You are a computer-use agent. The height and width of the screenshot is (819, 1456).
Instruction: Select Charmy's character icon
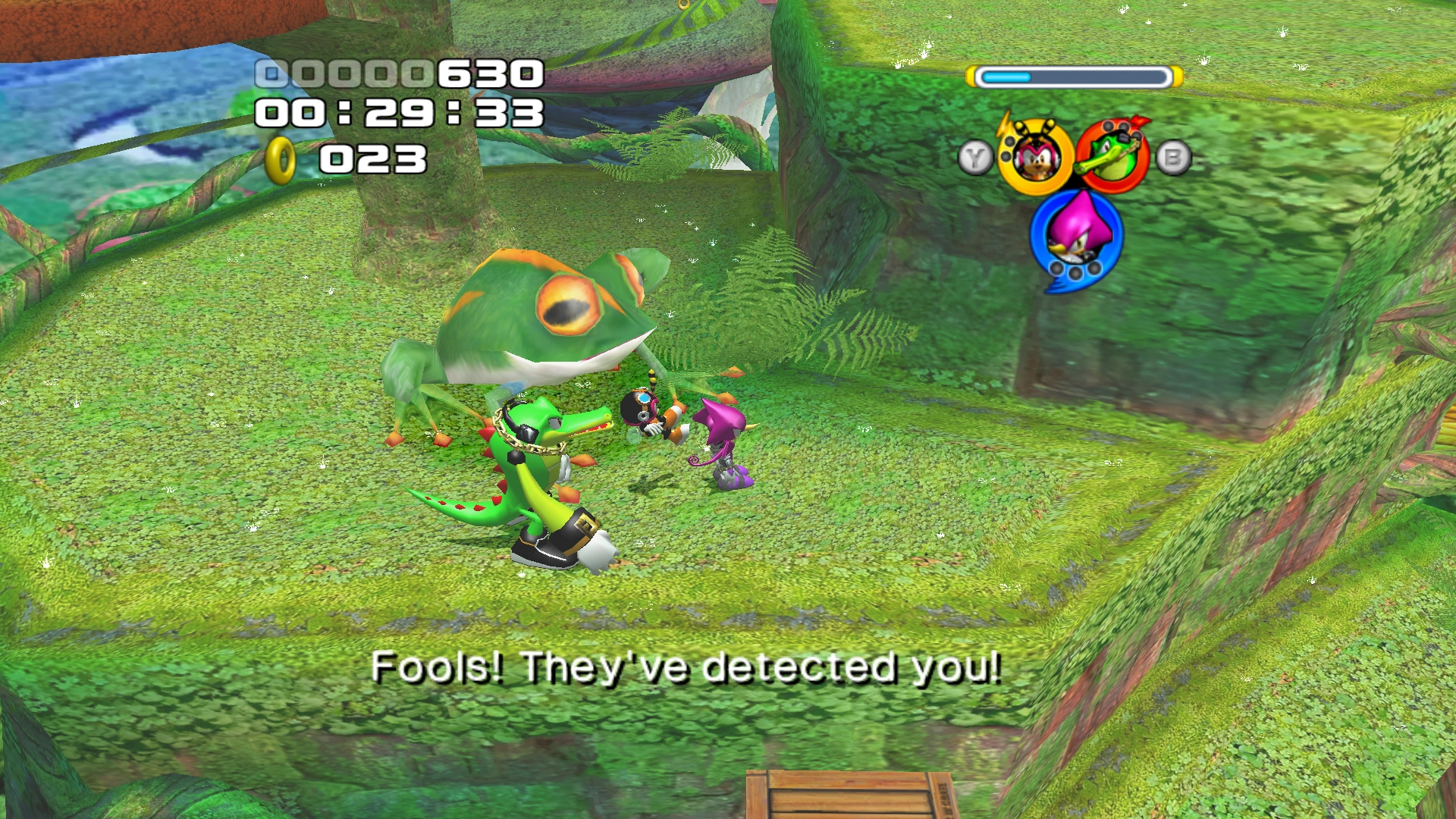pos(1037,159)
